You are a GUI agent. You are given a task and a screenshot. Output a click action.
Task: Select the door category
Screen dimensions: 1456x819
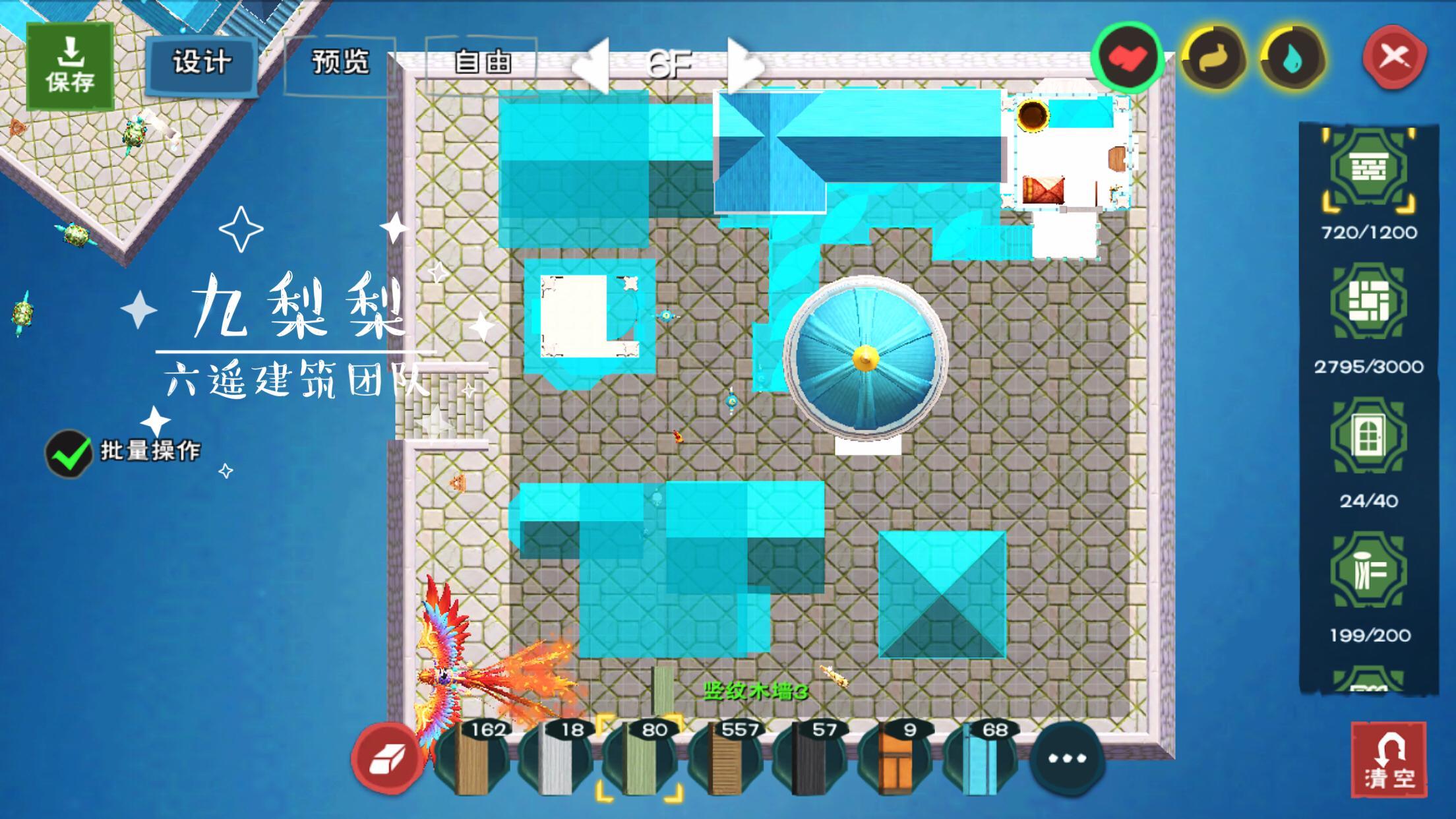coord(1368,437)
